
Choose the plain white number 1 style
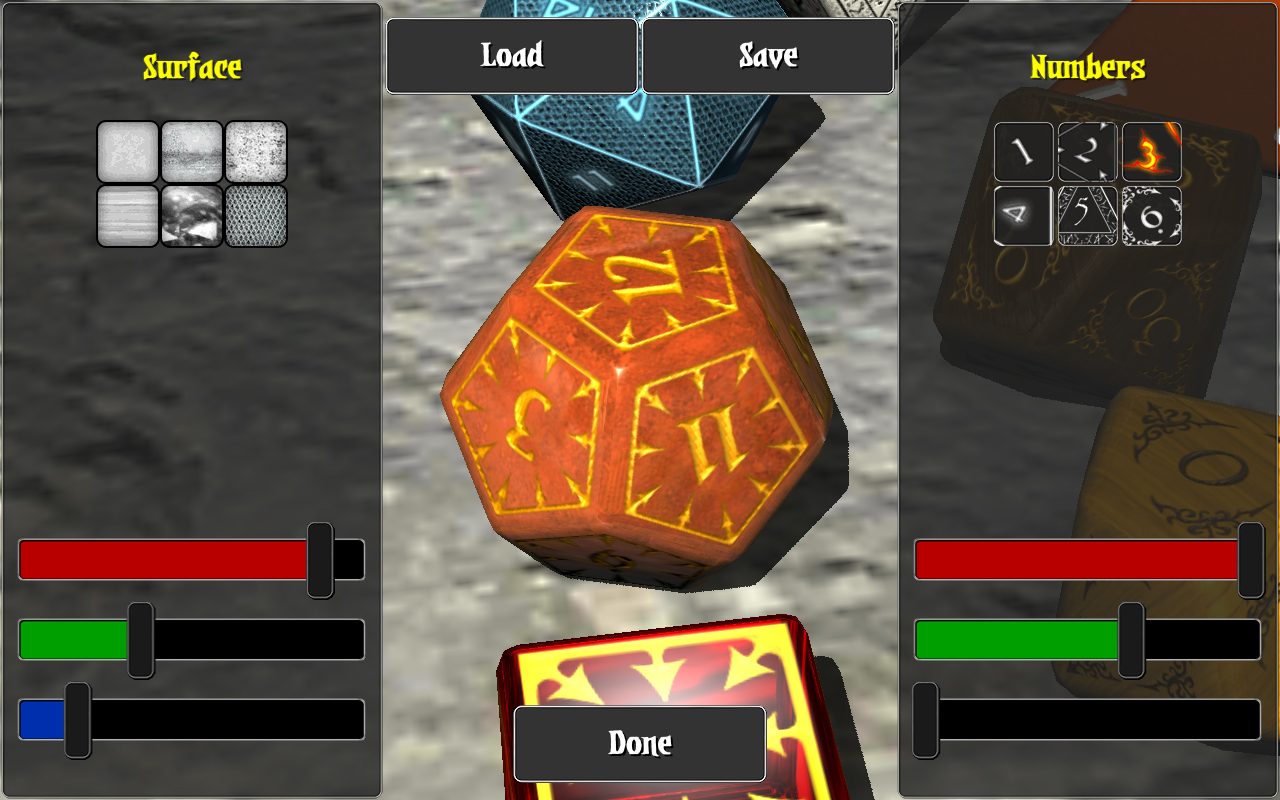pos(1022,151)
